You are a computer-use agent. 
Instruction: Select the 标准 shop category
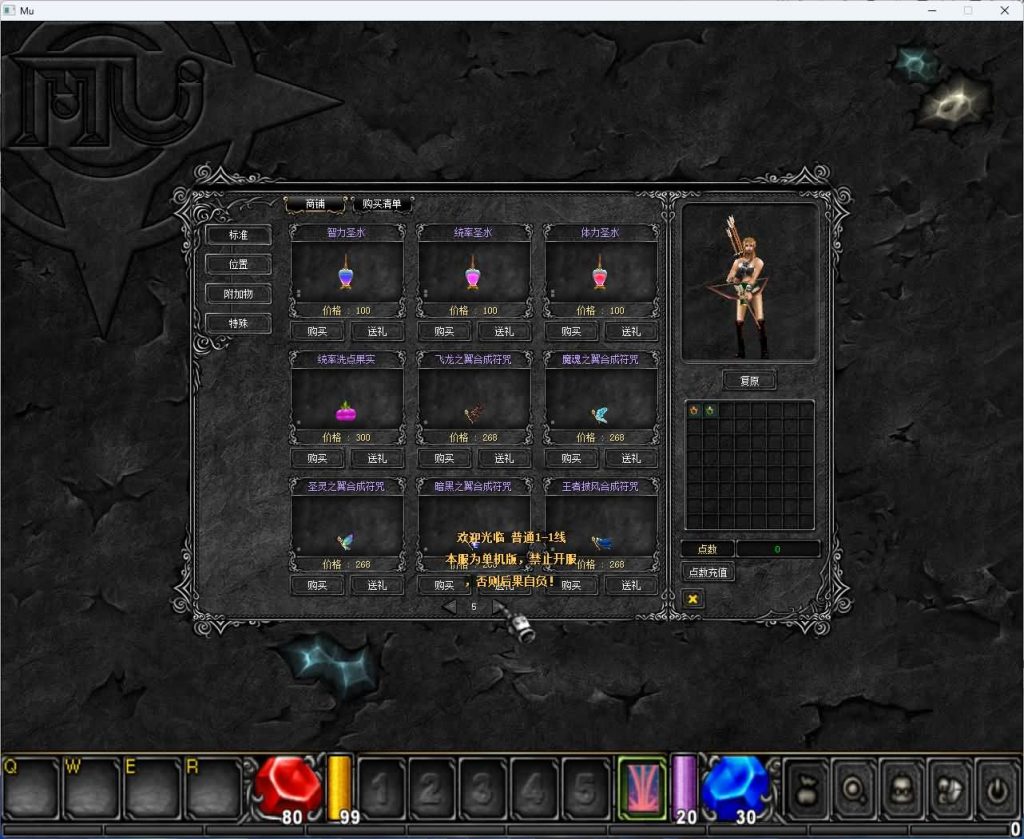click(238, 235)
